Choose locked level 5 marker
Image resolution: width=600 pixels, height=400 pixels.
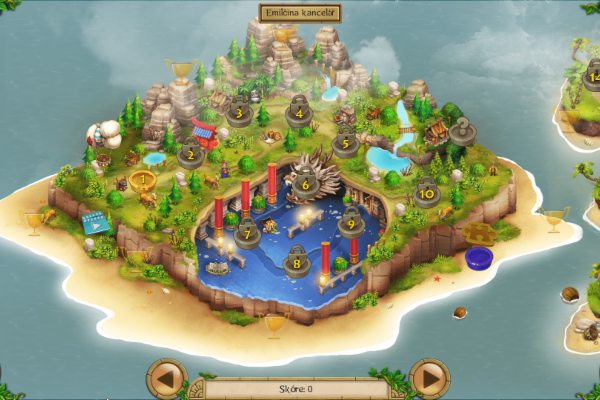tap(345, 142)
